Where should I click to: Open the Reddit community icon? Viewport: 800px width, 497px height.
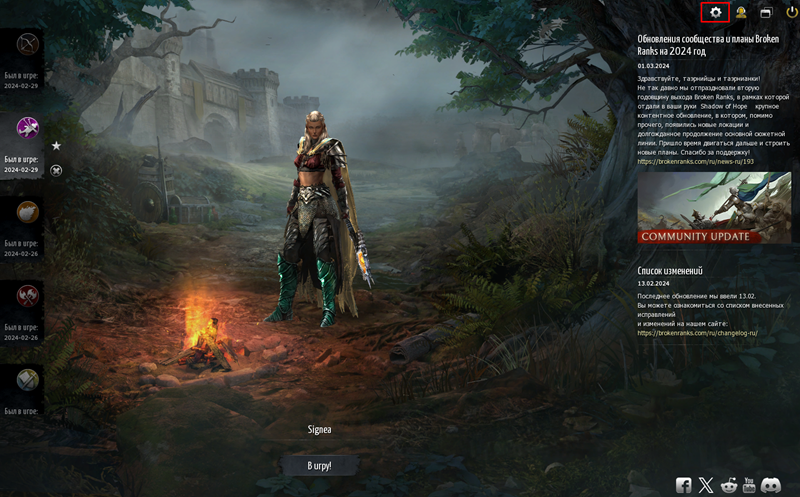(727, 485)
